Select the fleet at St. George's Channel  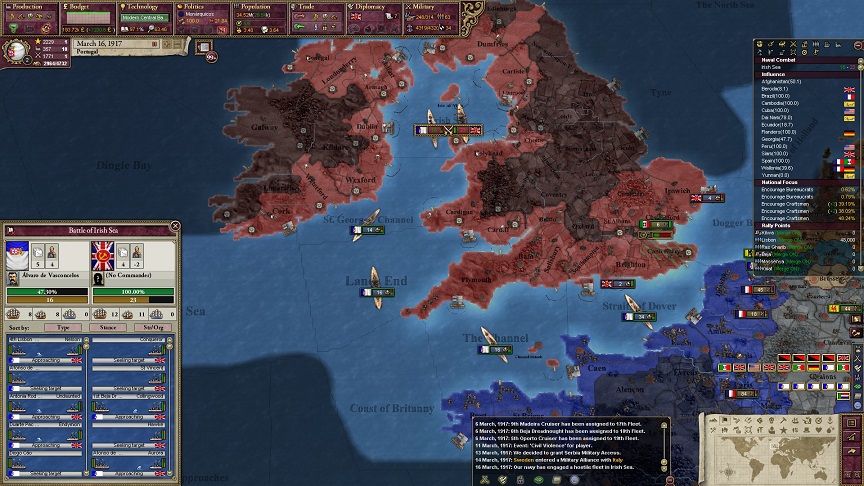(x=368, y=229)
